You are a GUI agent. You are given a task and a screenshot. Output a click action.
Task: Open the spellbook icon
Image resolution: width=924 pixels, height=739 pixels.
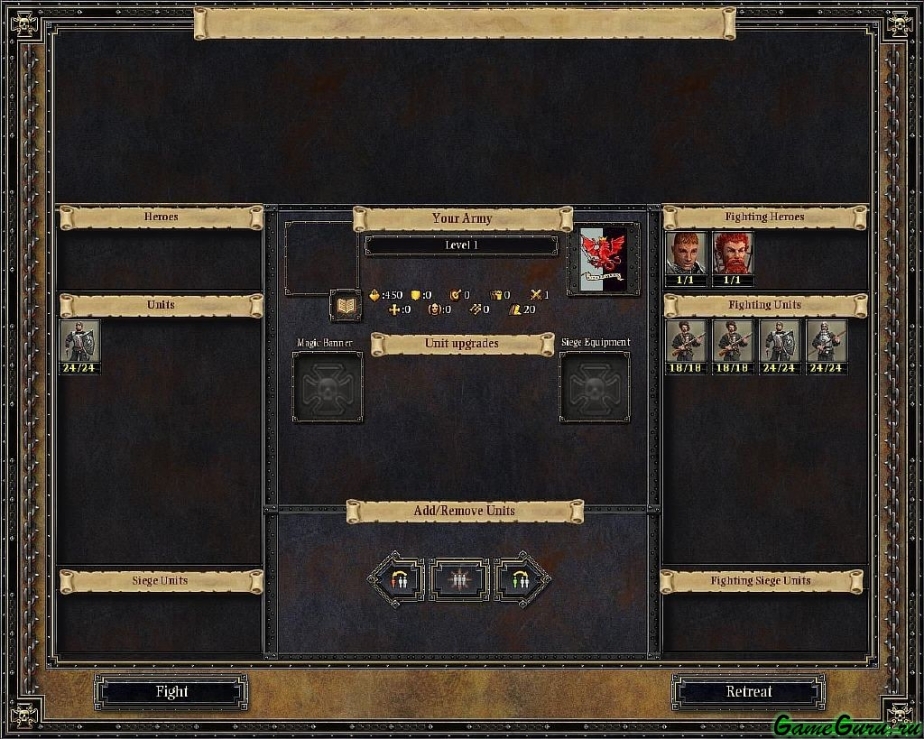345,305
